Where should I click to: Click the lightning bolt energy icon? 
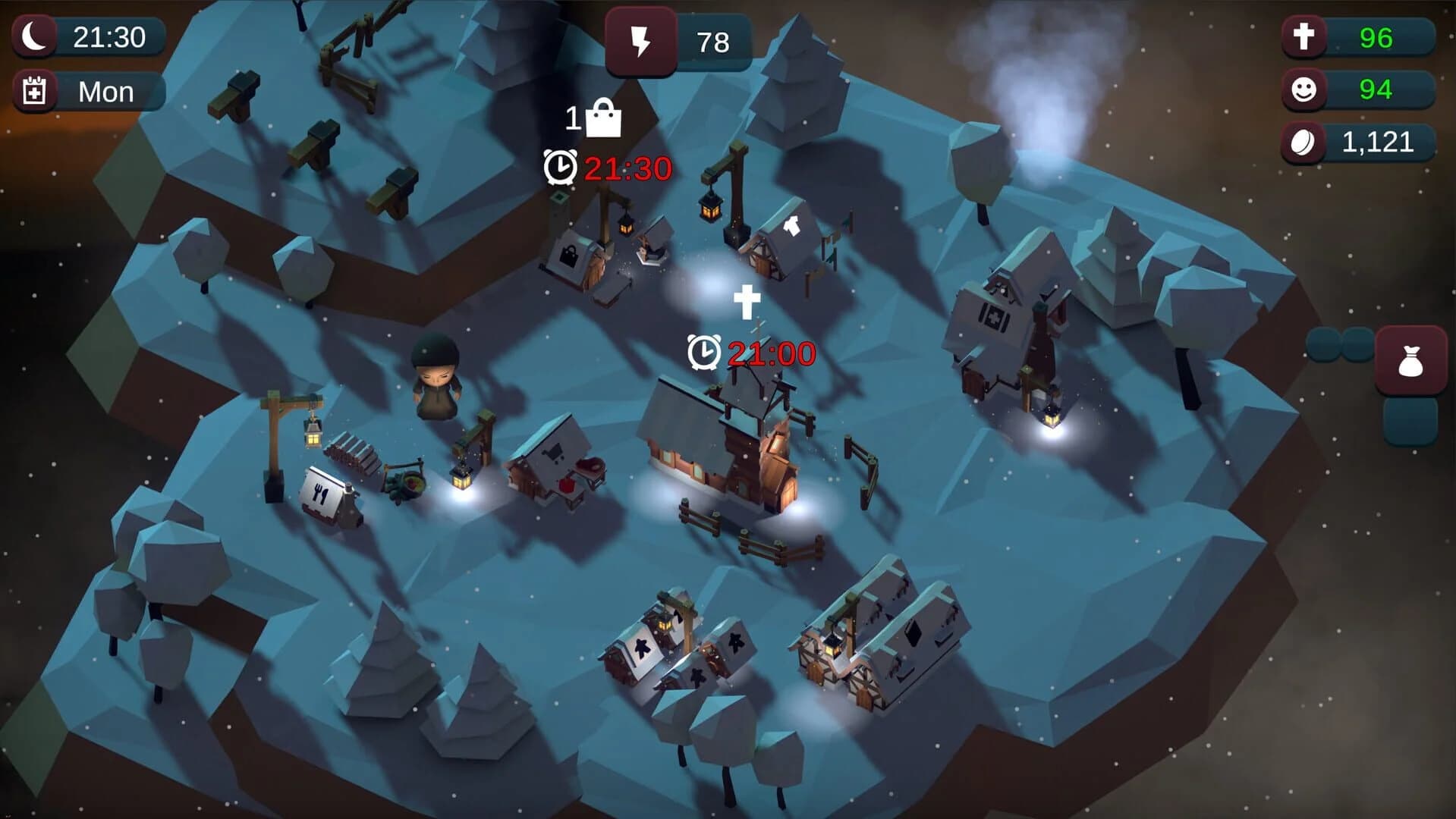641,43
